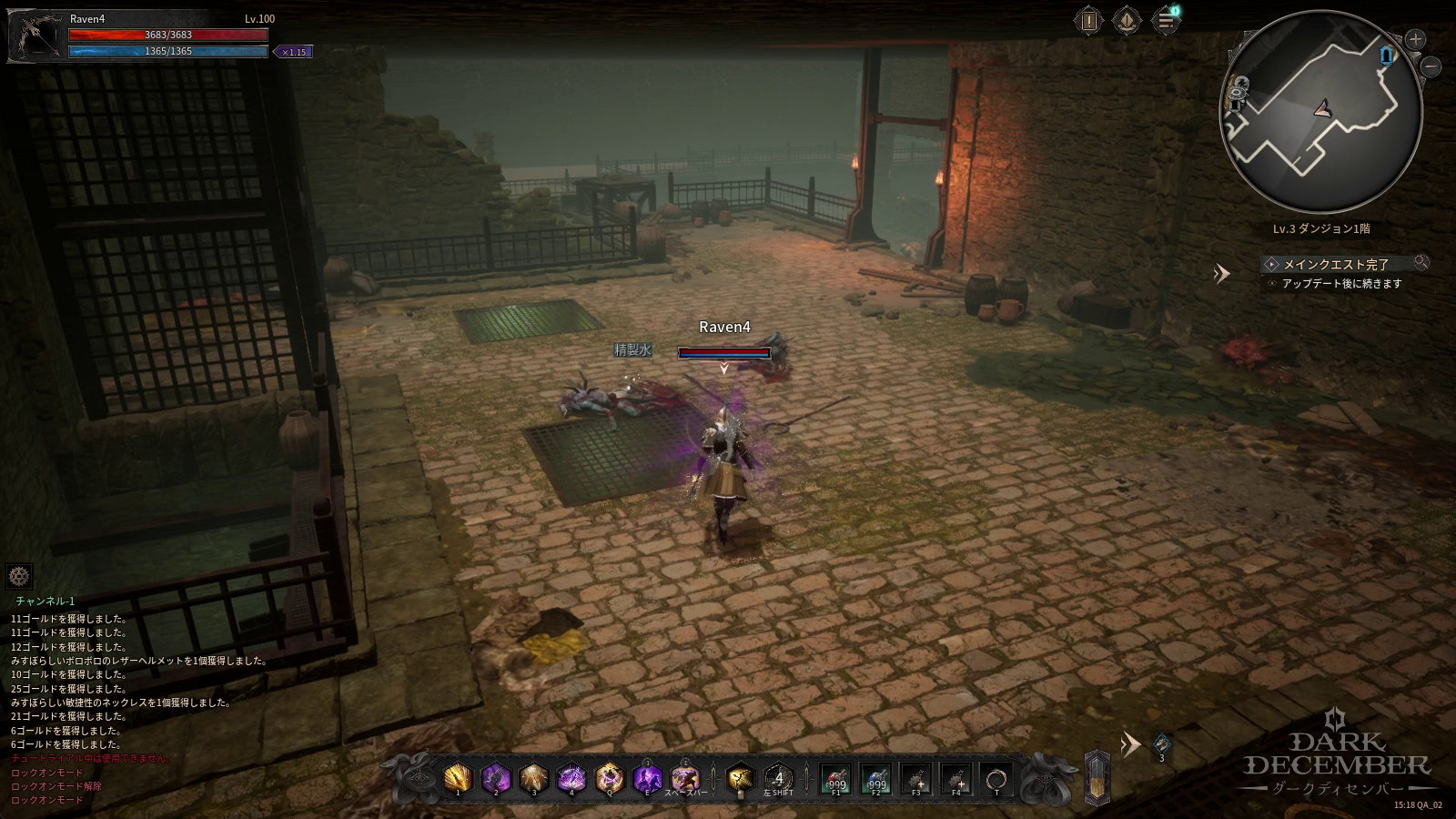
Task: Open chat settings with the gear icon
Action: coord(19,576)
